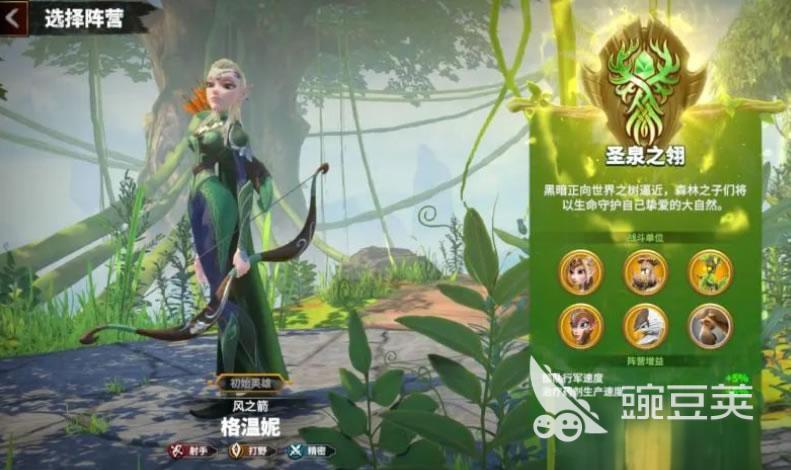The image size is (791, 470).
Task: Select the white eagle unit portrait
Action: pos(646,325)
